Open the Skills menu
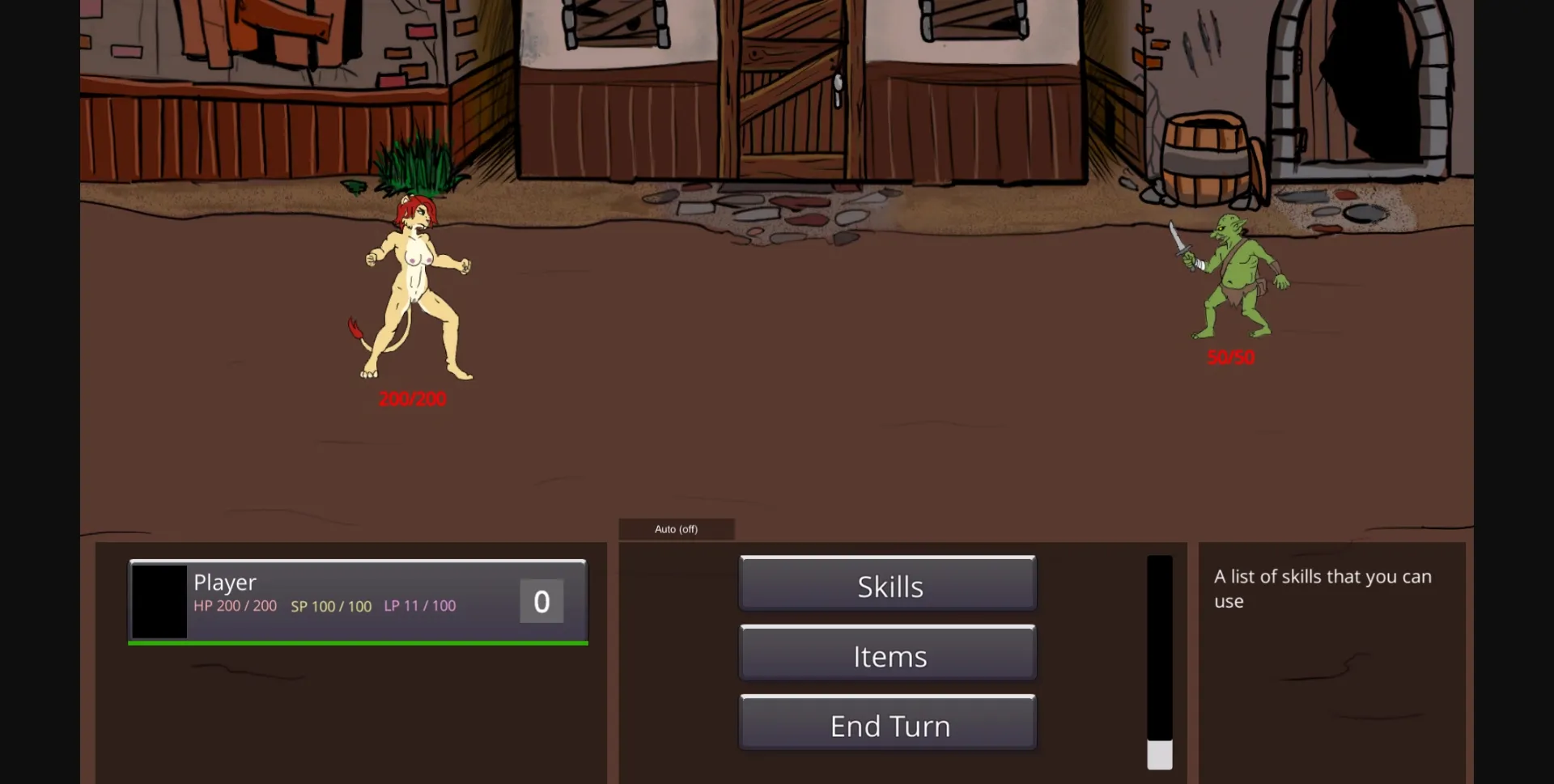 point(888,585)
